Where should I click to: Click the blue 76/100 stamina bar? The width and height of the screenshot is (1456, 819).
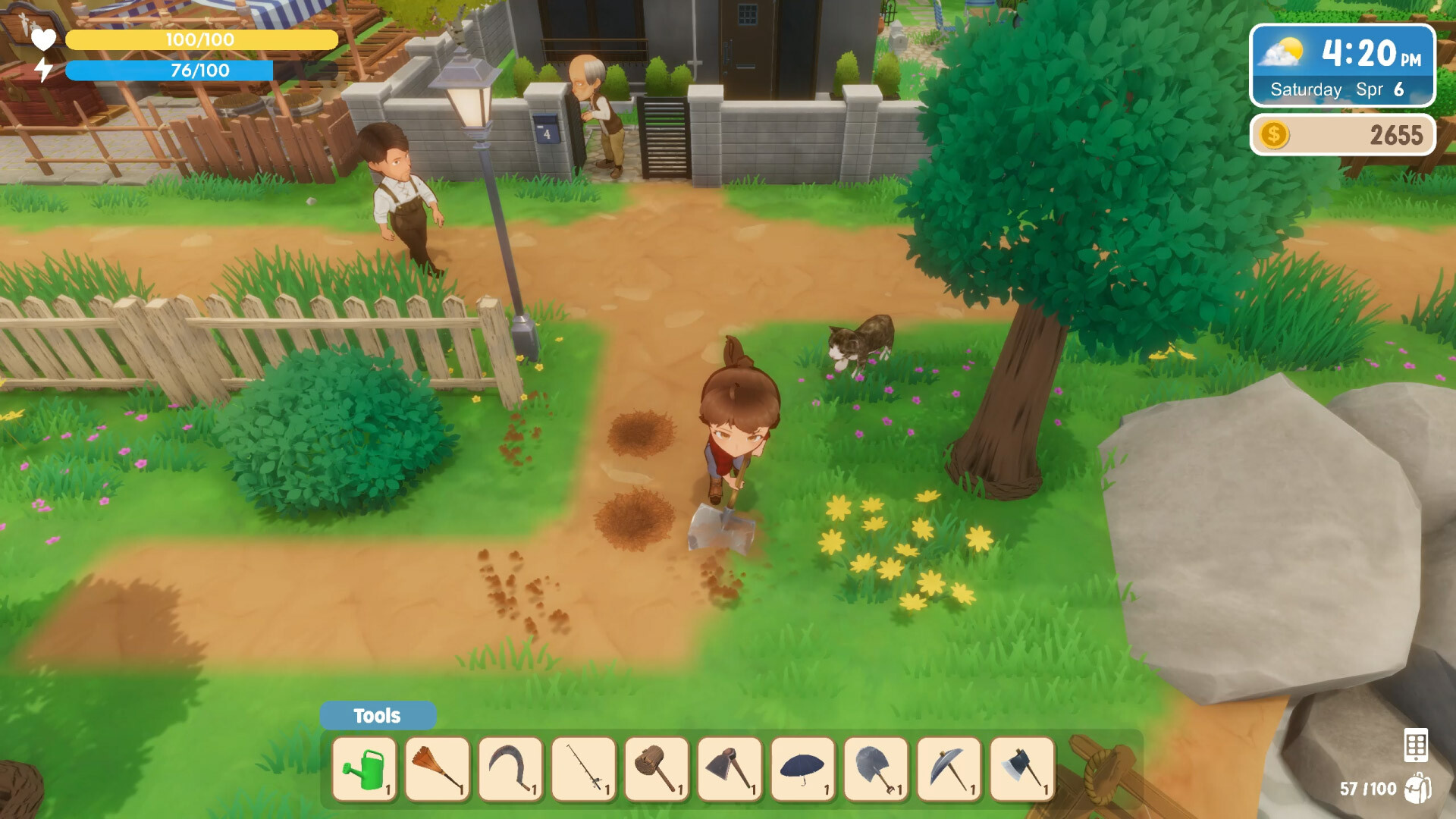(168, 71)
